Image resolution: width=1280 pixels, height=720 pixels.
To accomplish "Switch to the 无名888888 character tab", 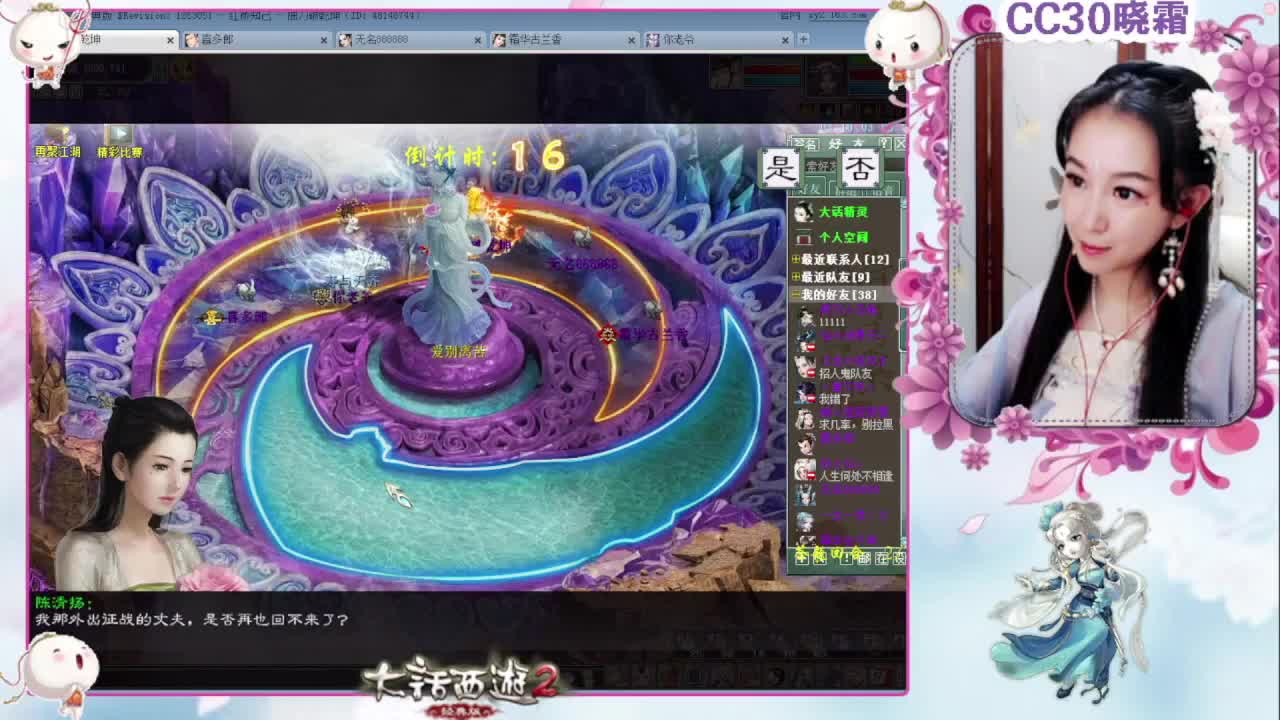I will [x=400, y=41].
